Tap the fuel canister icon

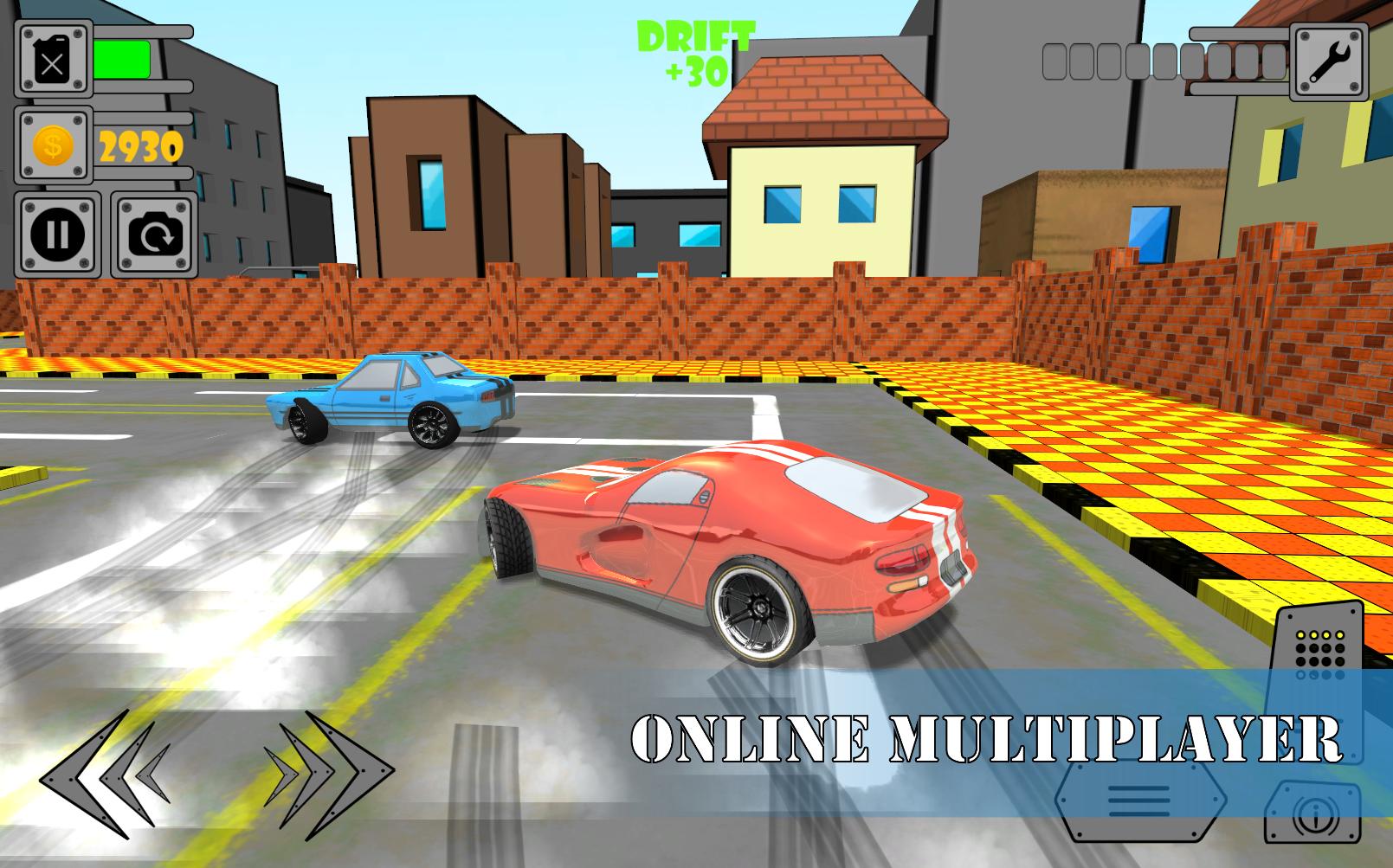52,58
